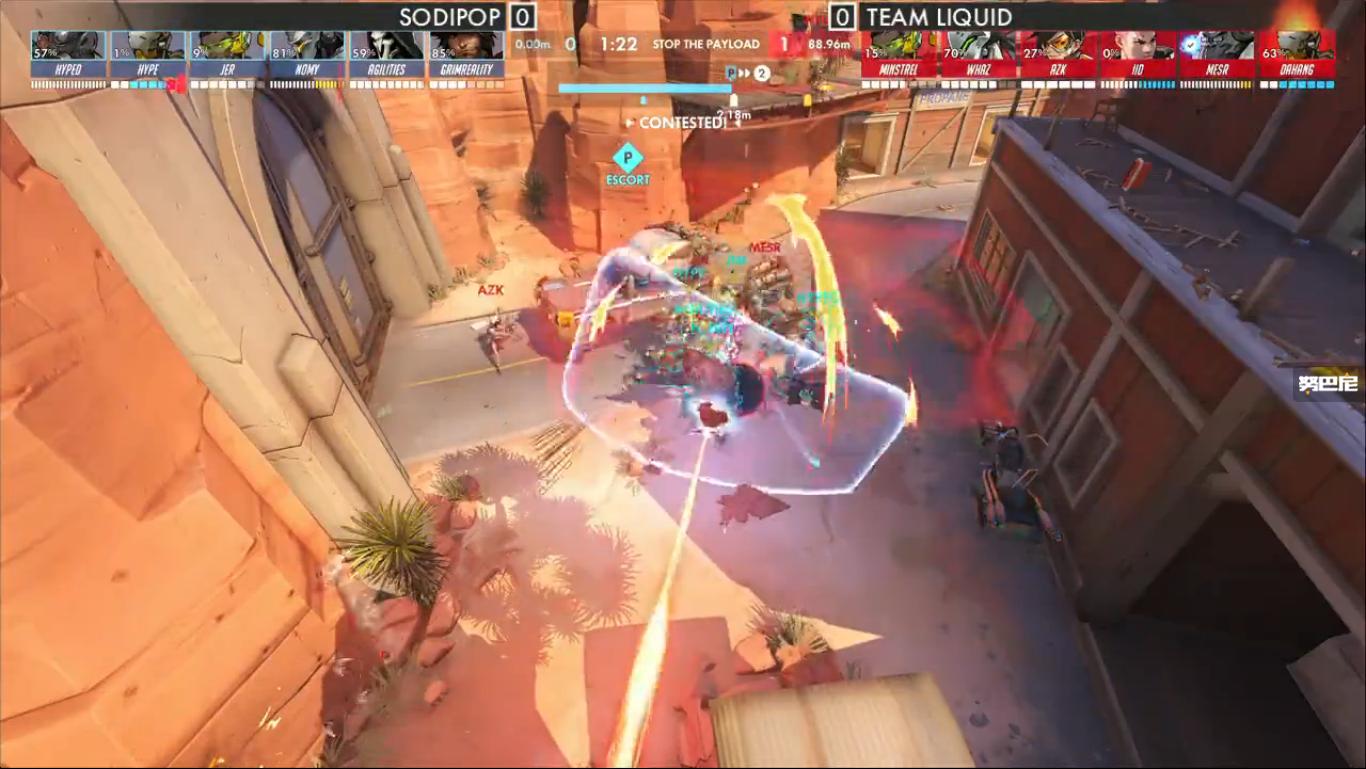
Task: Spectate AZK's Tracer portrait
Action: [x=1058, y=46]
